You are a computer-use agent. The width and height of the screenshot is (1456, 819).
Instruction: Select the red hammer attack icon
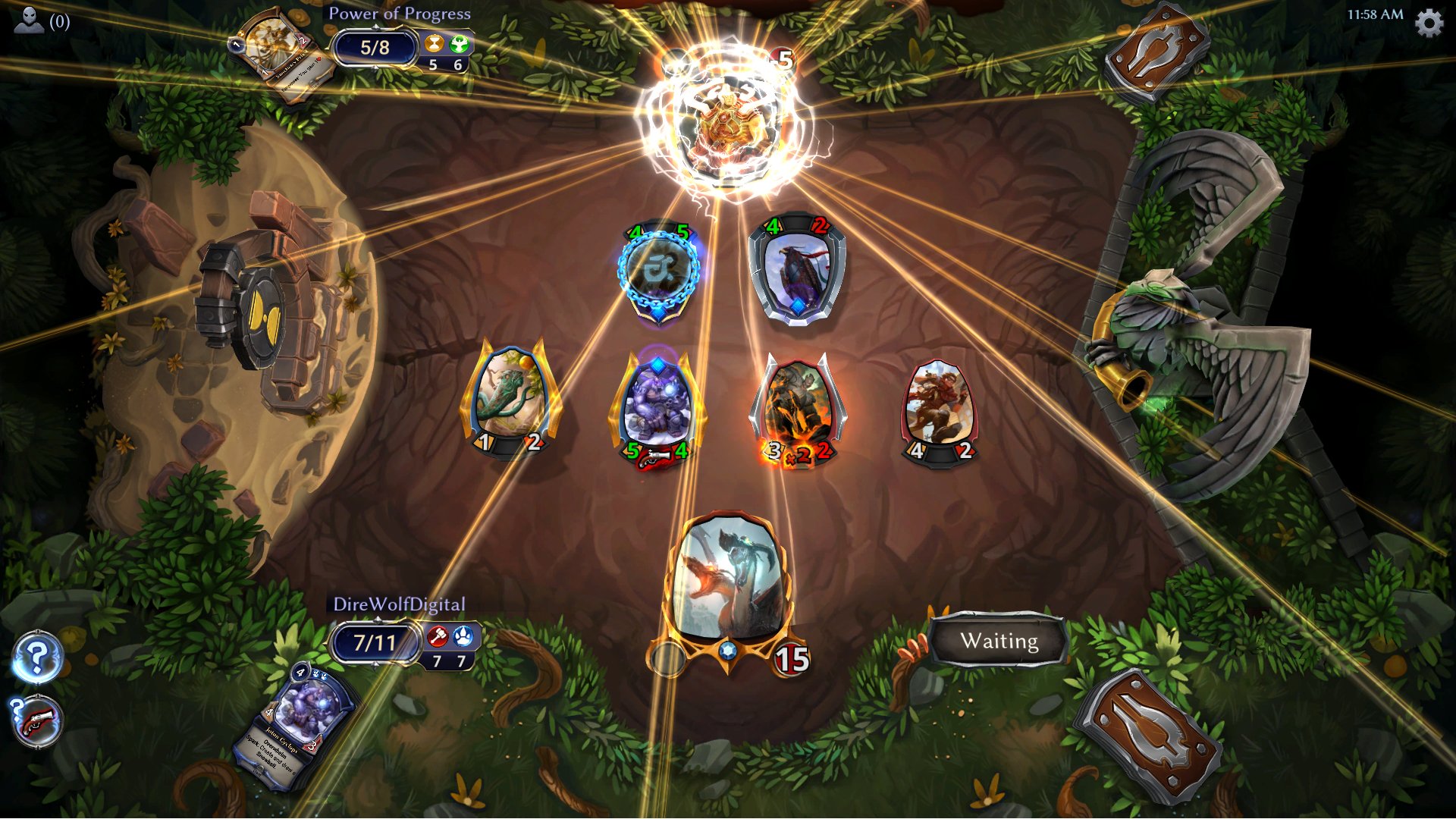438,637
